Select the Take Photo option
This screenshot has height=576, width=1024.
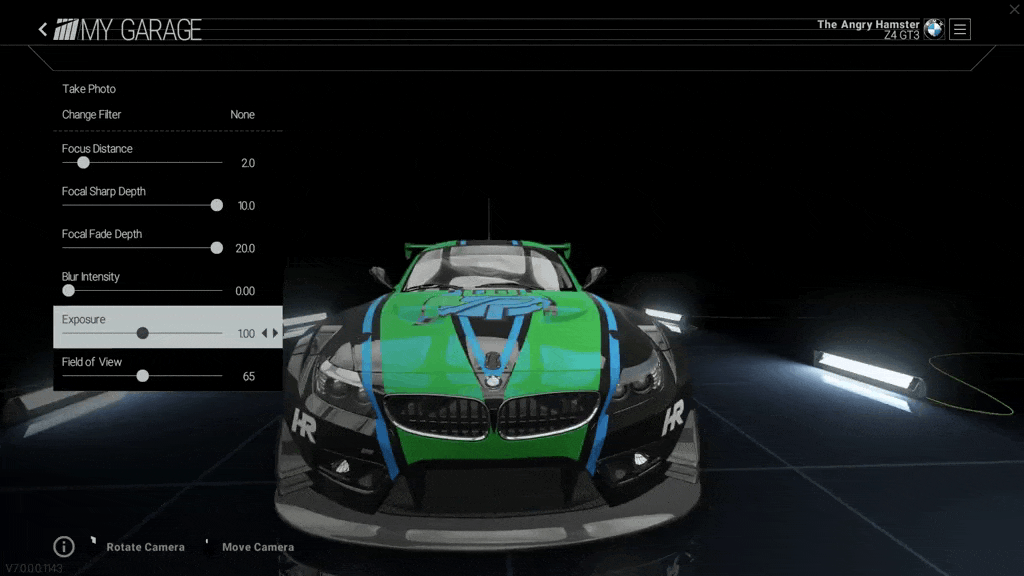(89, 89)
